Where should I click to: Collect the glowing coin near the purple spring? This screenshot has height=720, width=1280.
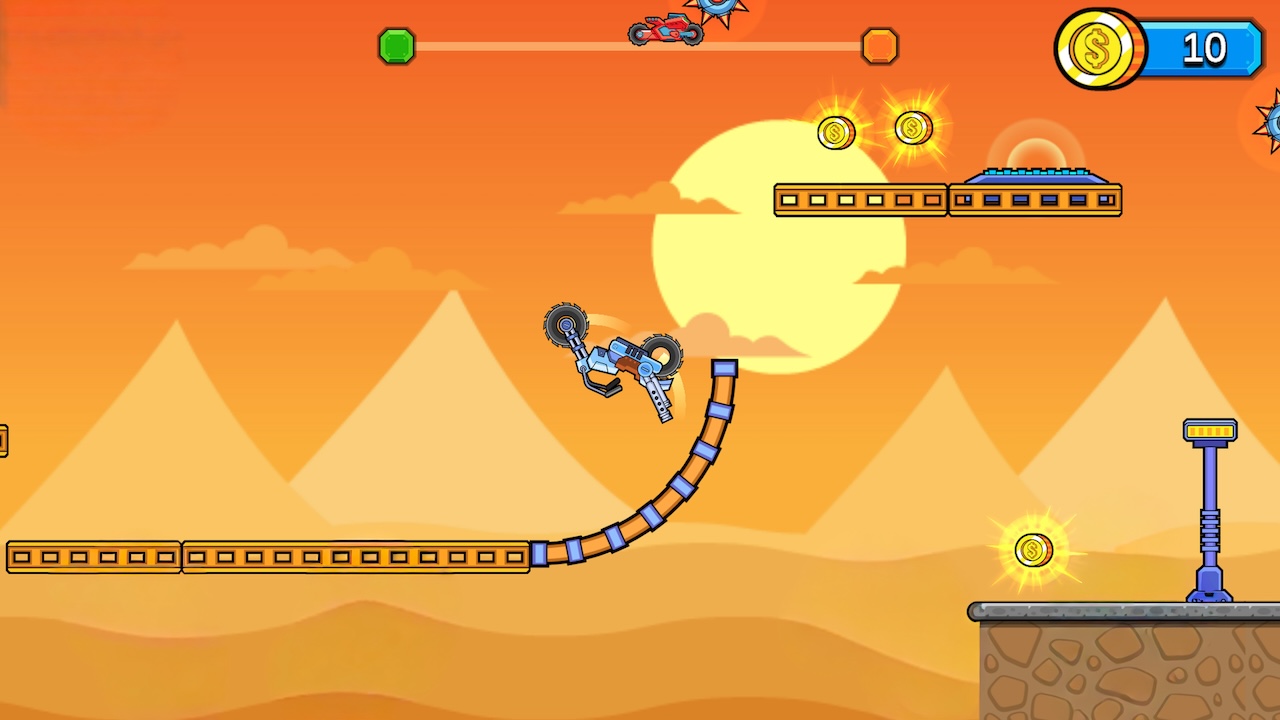(1033, 548)
